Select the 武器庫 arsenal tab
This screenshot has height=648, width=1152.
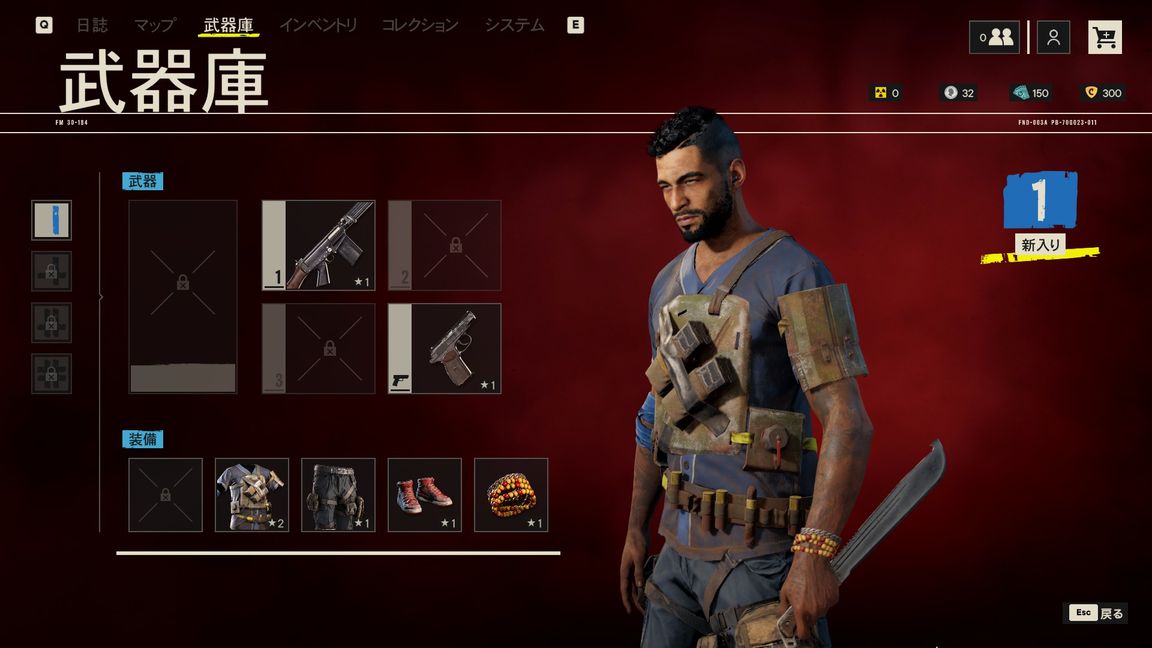[228, 25]
